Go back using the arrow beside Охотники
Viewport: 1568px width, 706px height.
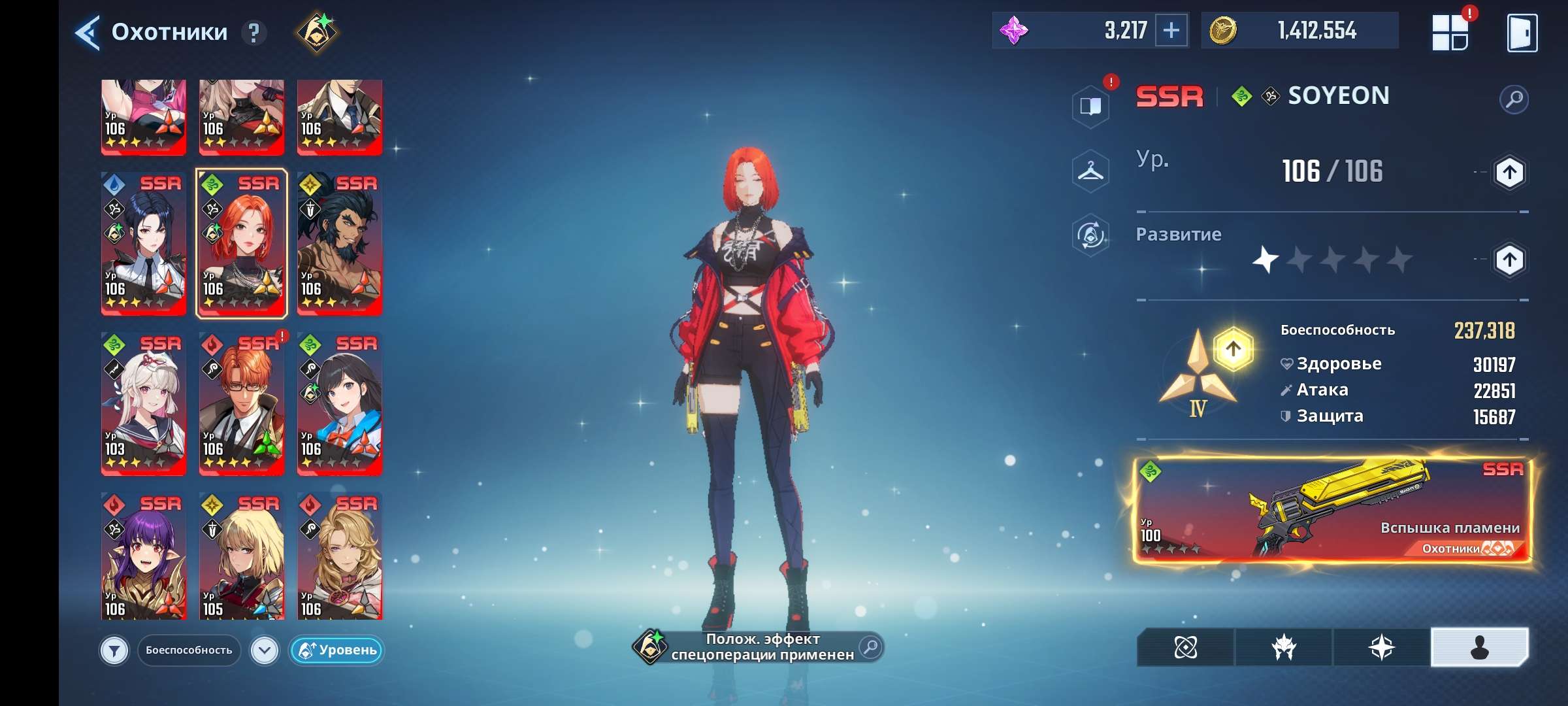[88, 33]
